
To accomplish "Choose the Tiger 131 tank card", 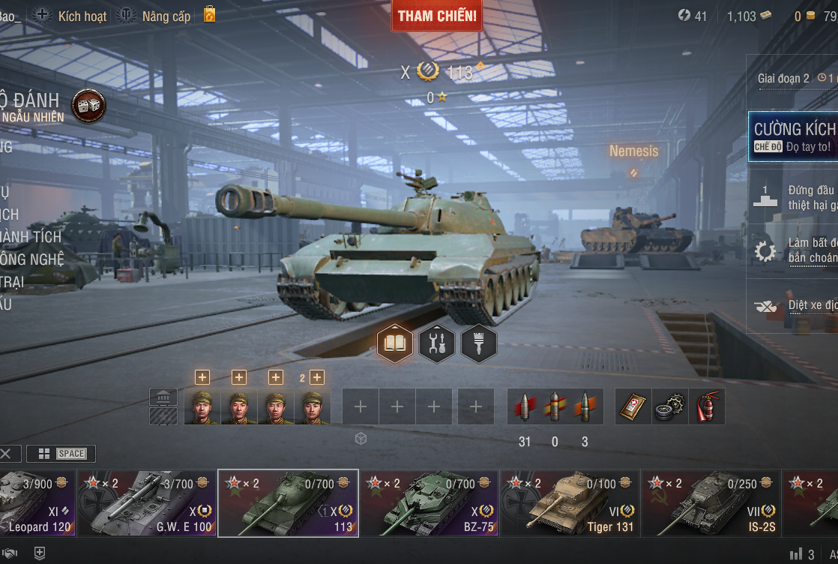I will click(570, 504).
